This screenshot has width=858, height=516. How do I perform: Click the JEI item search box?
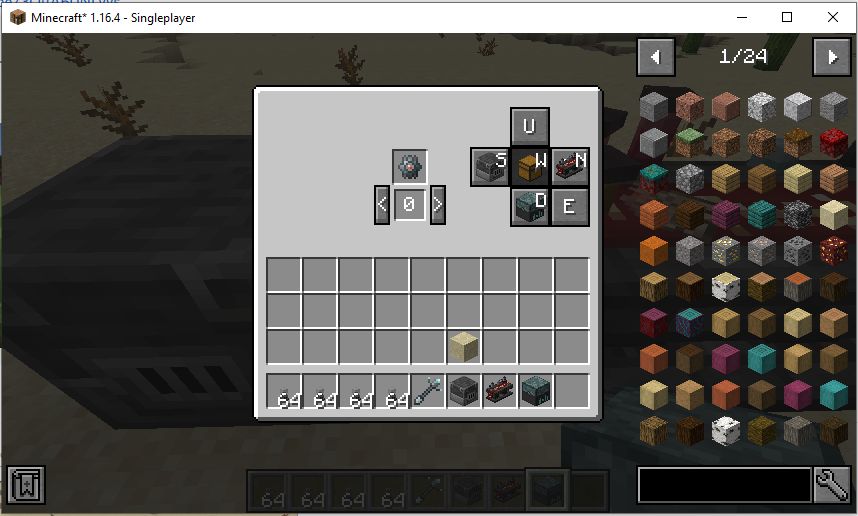[724, 484]
